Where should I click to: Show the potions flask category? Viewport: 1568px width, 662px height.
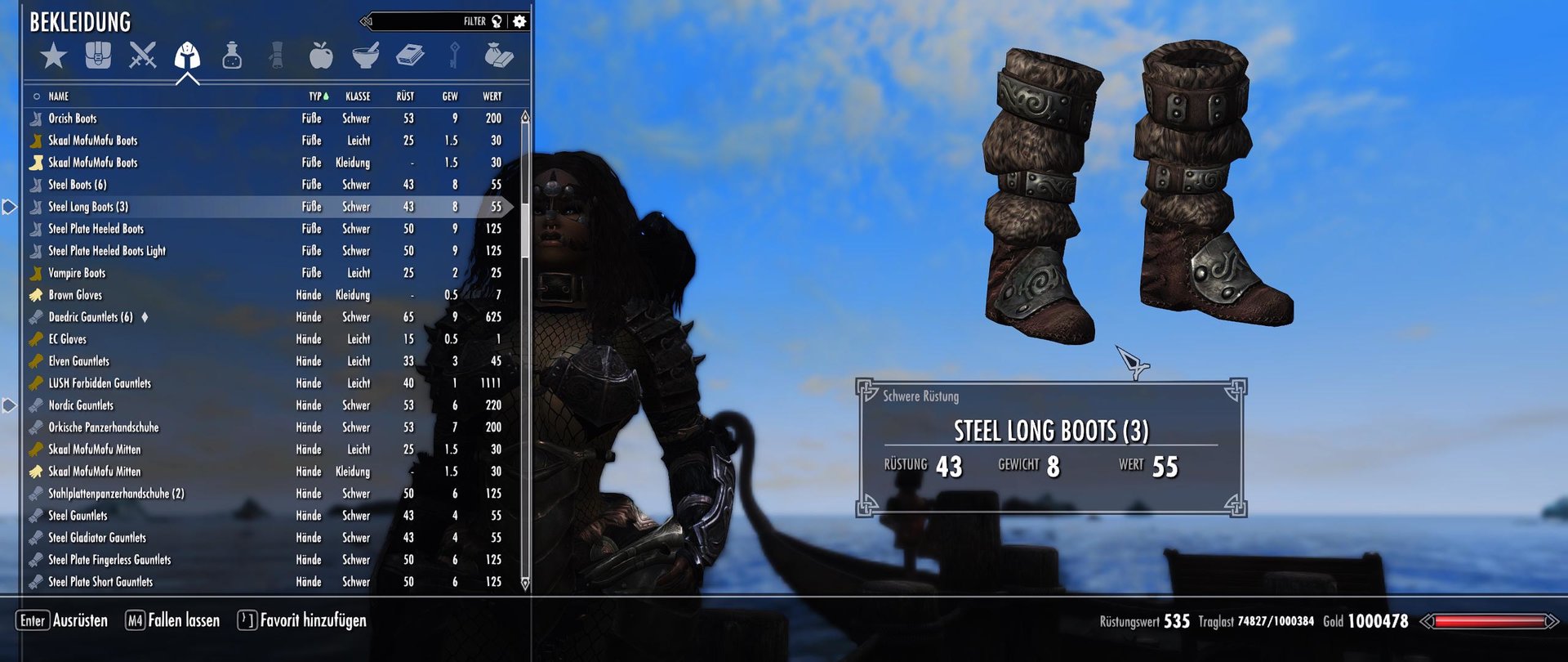coord(232,56)
